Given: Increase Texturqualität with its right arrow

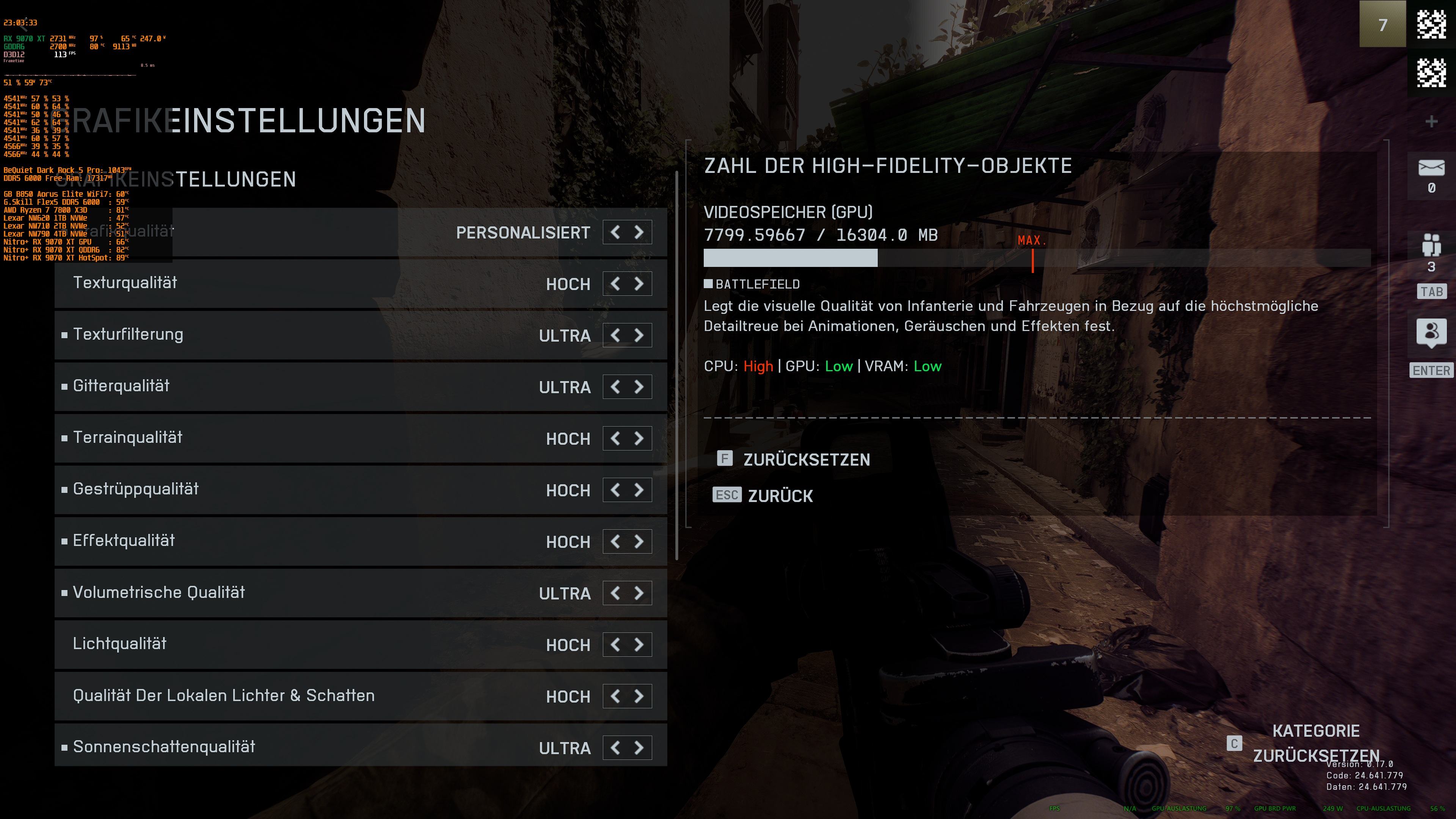Looking at the screenshot, I should point(639,284).
